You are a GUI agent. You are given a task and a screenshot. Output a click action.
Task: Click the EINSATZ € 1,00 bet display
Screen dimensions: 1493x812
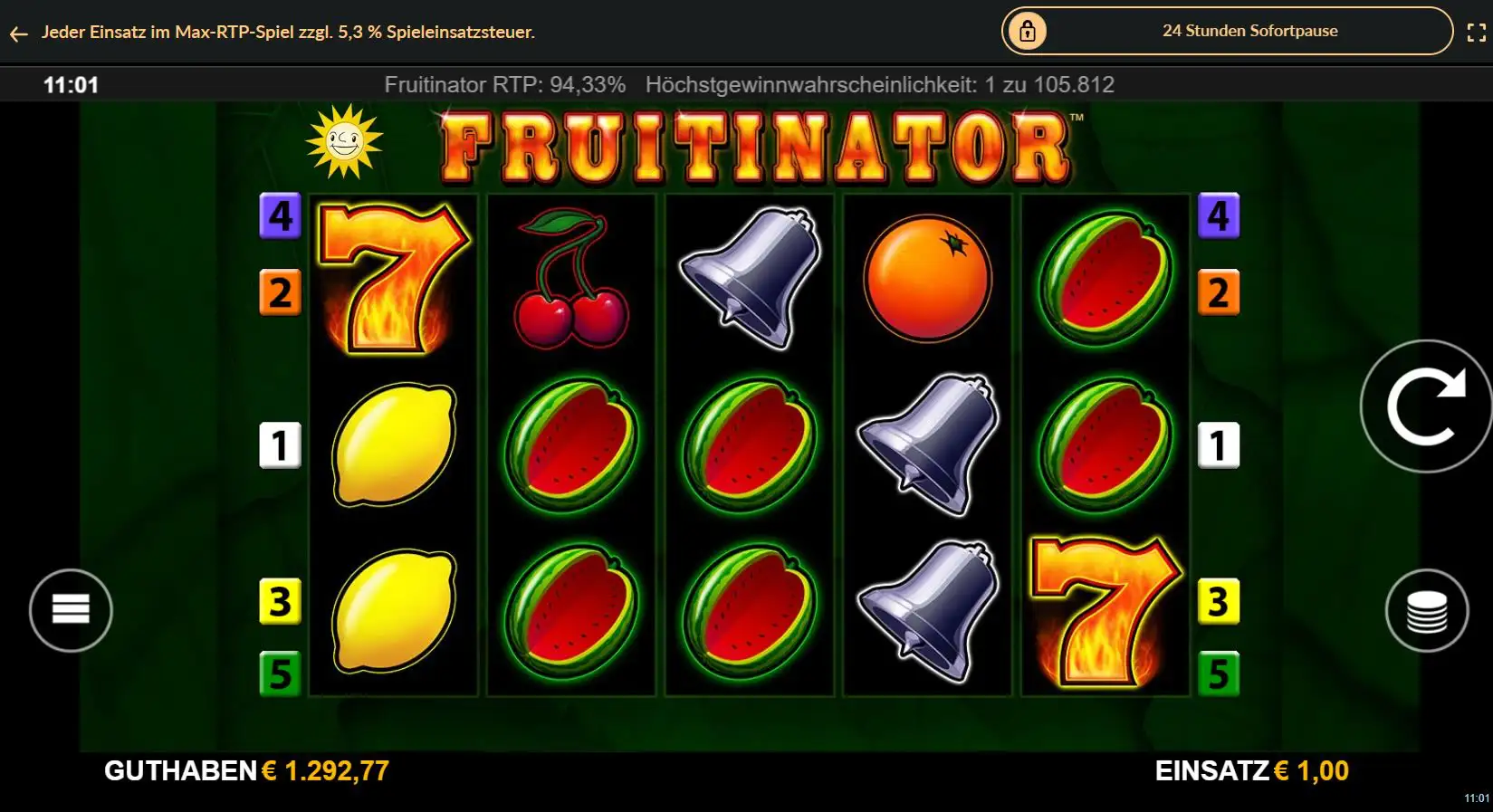[x=1249, y=772]
